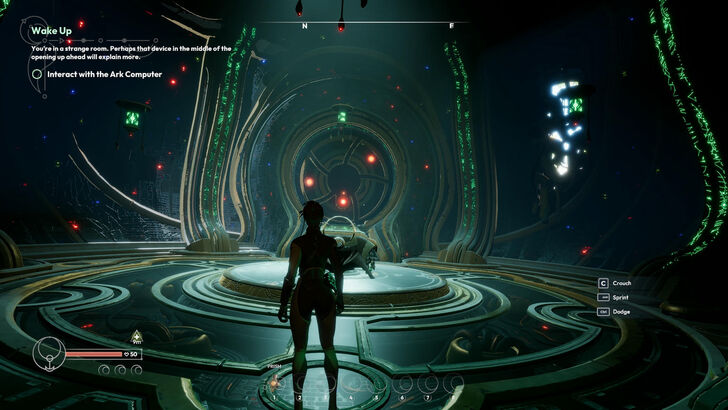Click the compass bar's N heading
The height and width of the screenshot is (410, 728).
pyautogui.click(x=305, y=26)
